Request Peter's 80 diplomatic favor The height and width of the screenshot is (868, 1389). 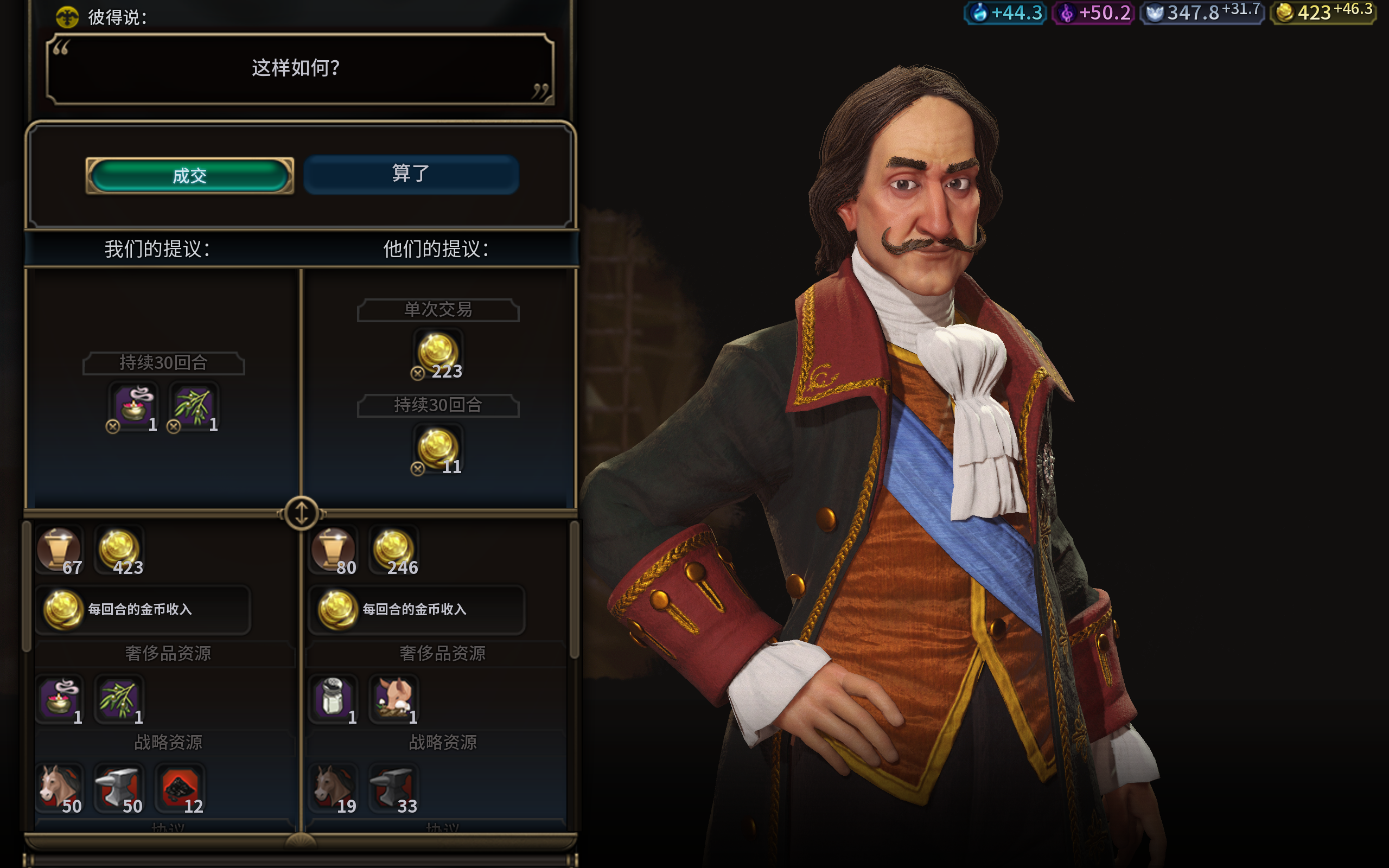(334, 551)
